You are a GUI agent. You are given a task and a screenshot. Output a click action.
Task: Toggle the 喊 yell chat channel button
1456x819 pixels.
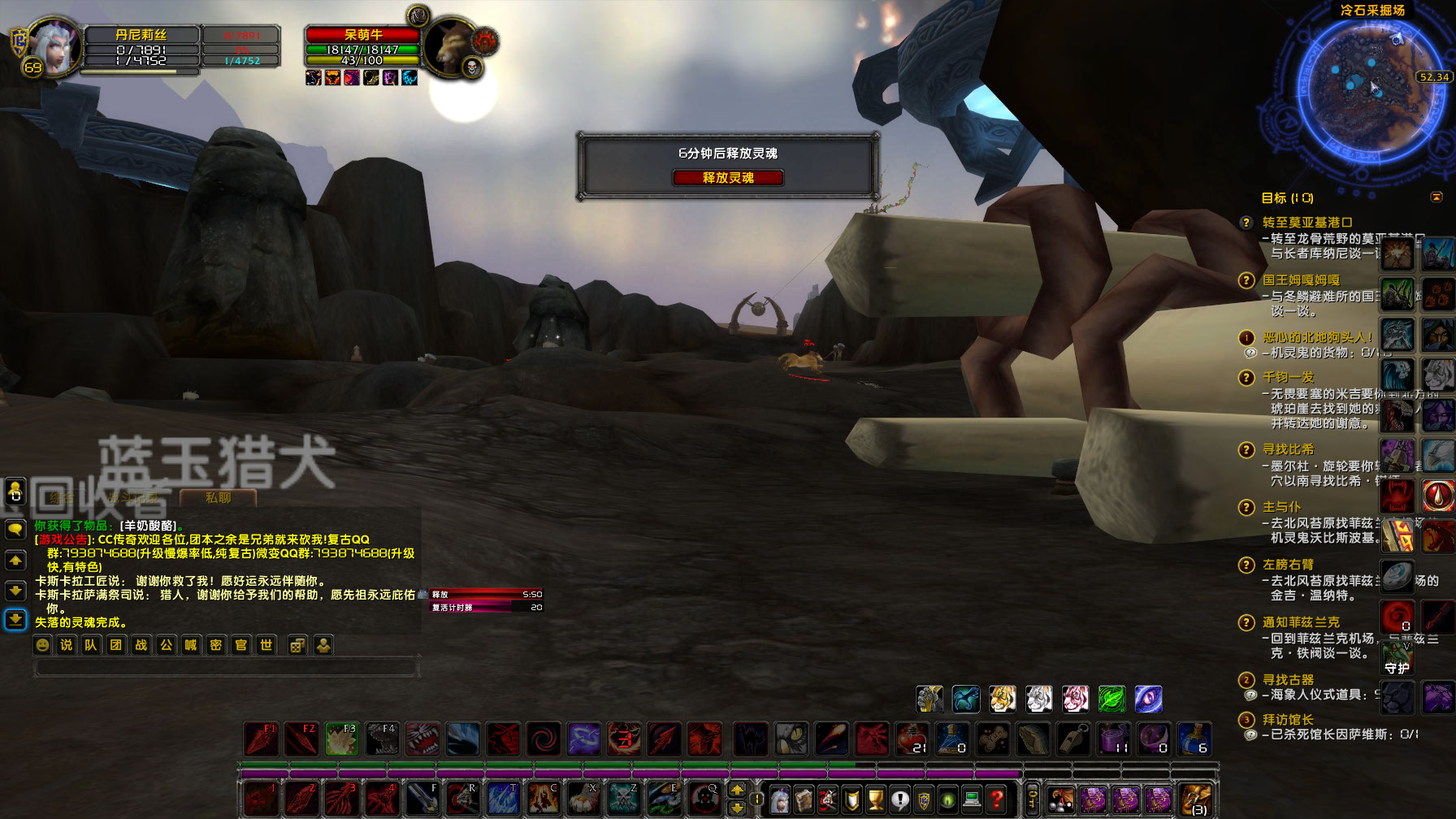[x=191, y=644]
